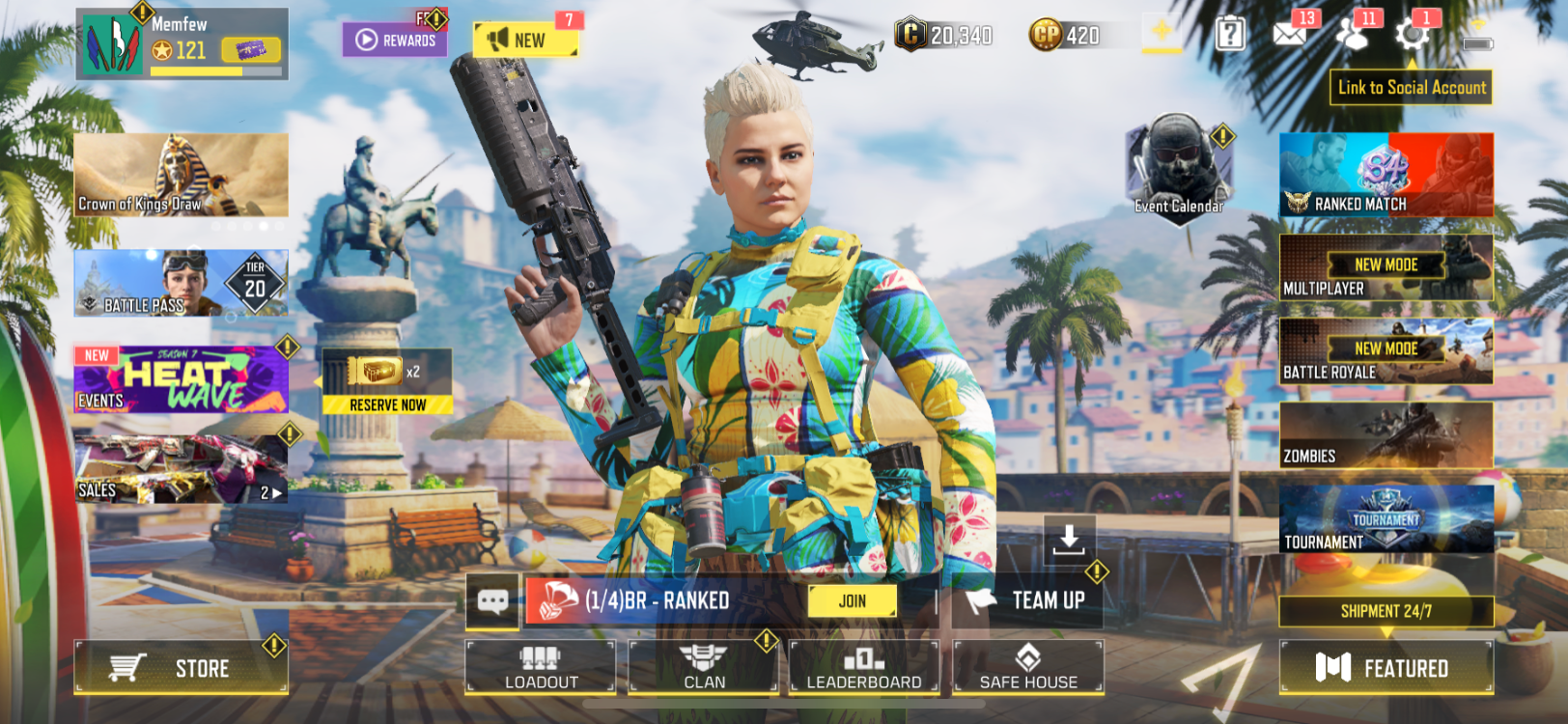The image size is (1568, 724).
Task: Open the Featured map button
Action: (1386, 666)
